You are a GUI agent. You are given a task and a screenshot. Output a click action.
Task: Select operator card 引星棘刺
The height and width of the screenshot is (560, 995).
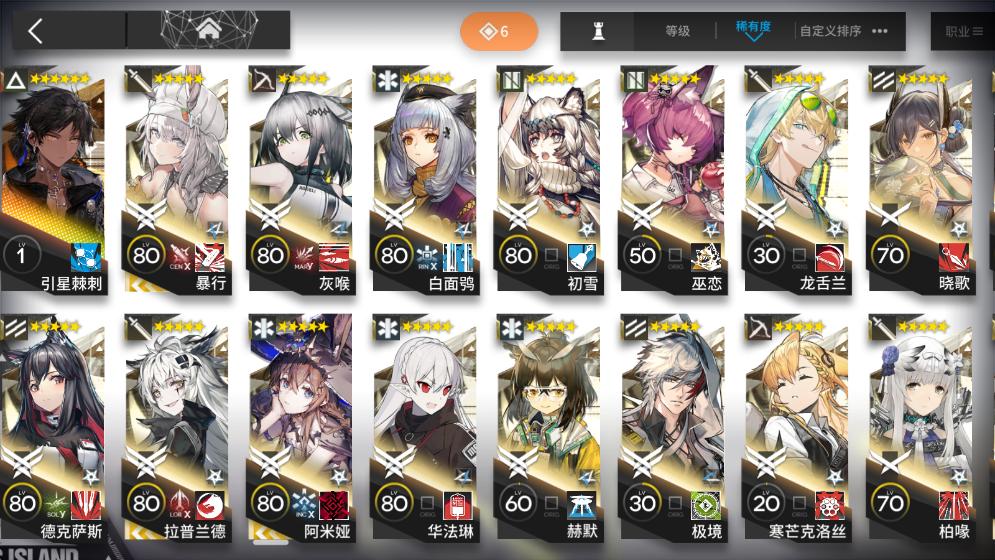coord(53,180)
